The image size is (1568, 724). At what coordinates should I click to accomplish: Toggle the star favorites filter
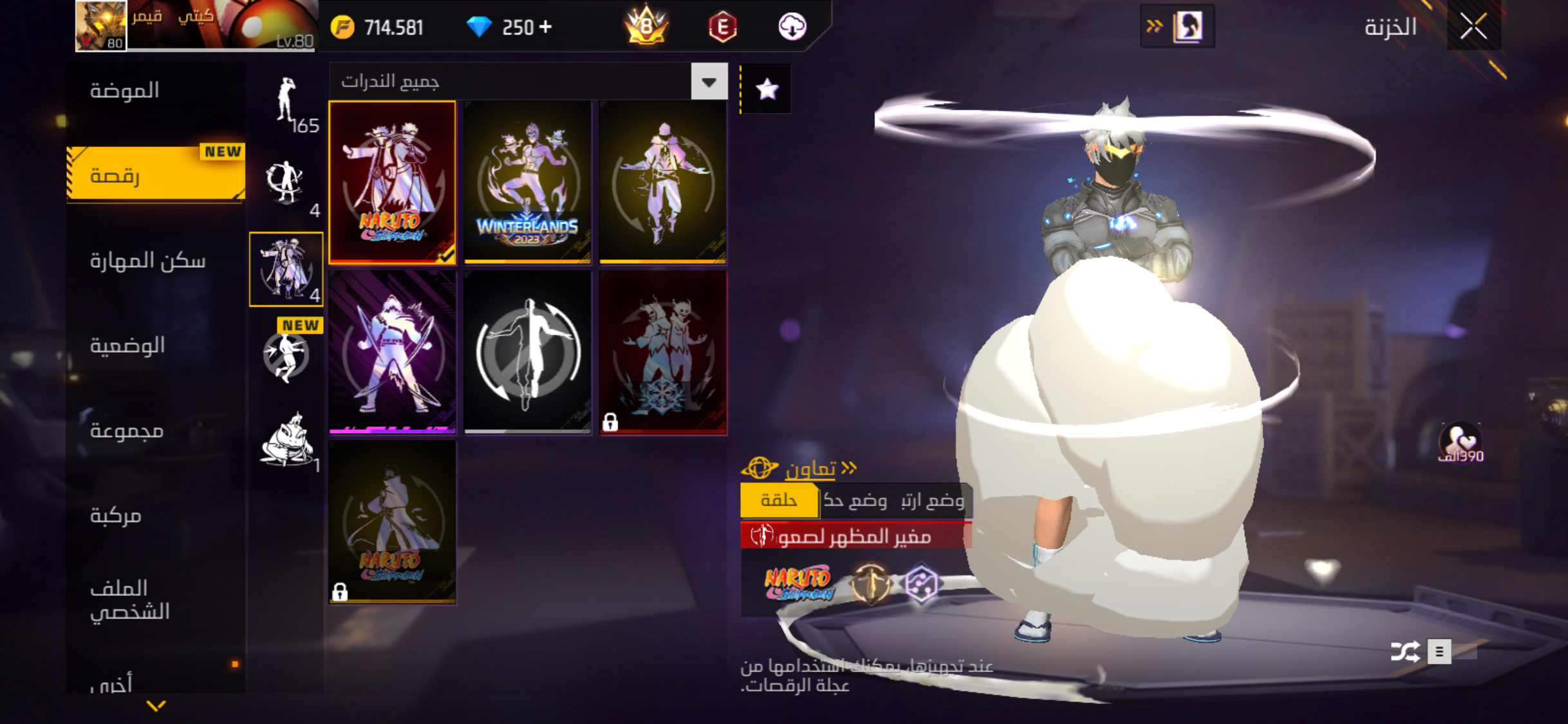(767, 89)
